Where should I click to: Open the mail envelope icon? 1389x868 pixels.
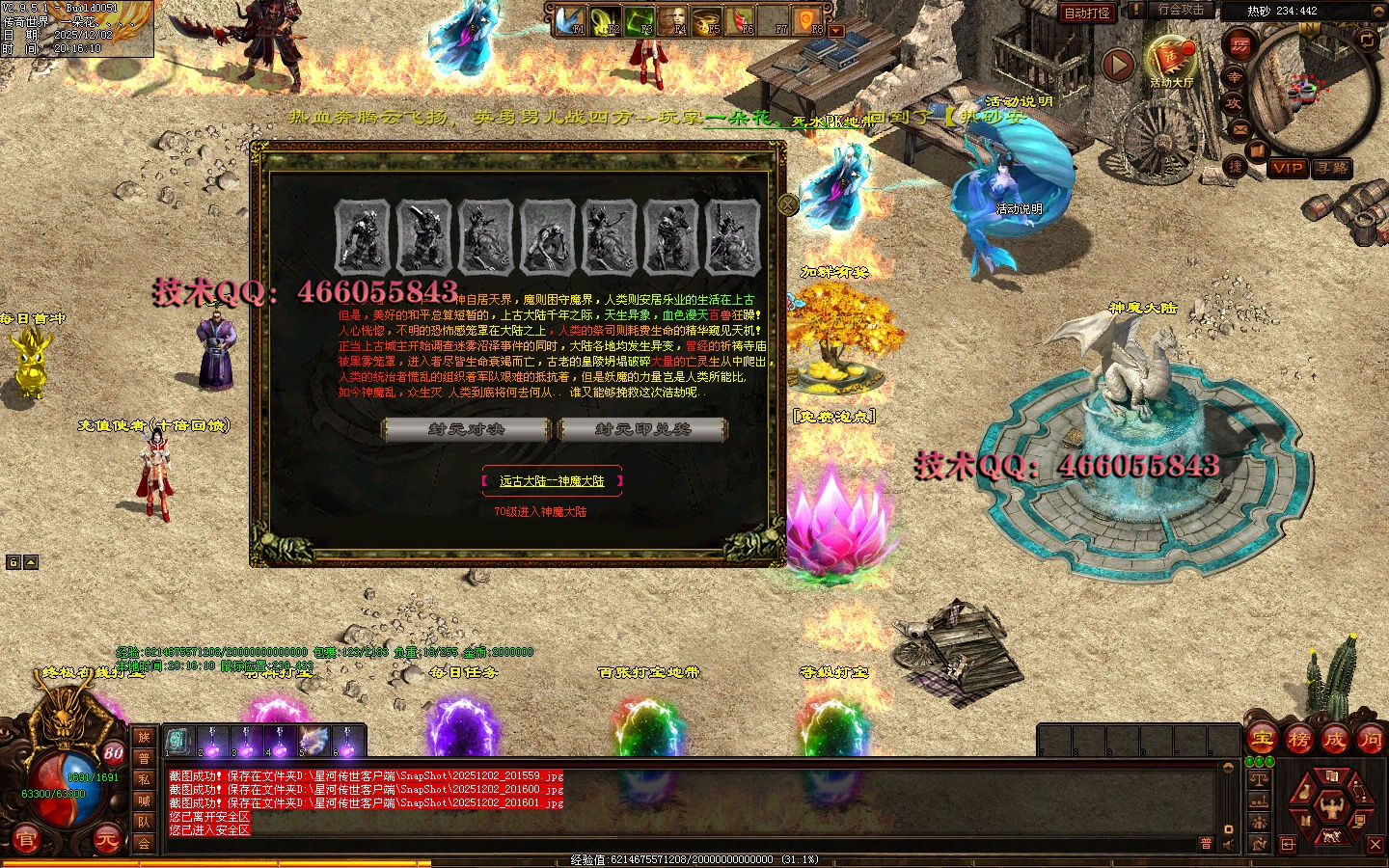click(1240, 128)
